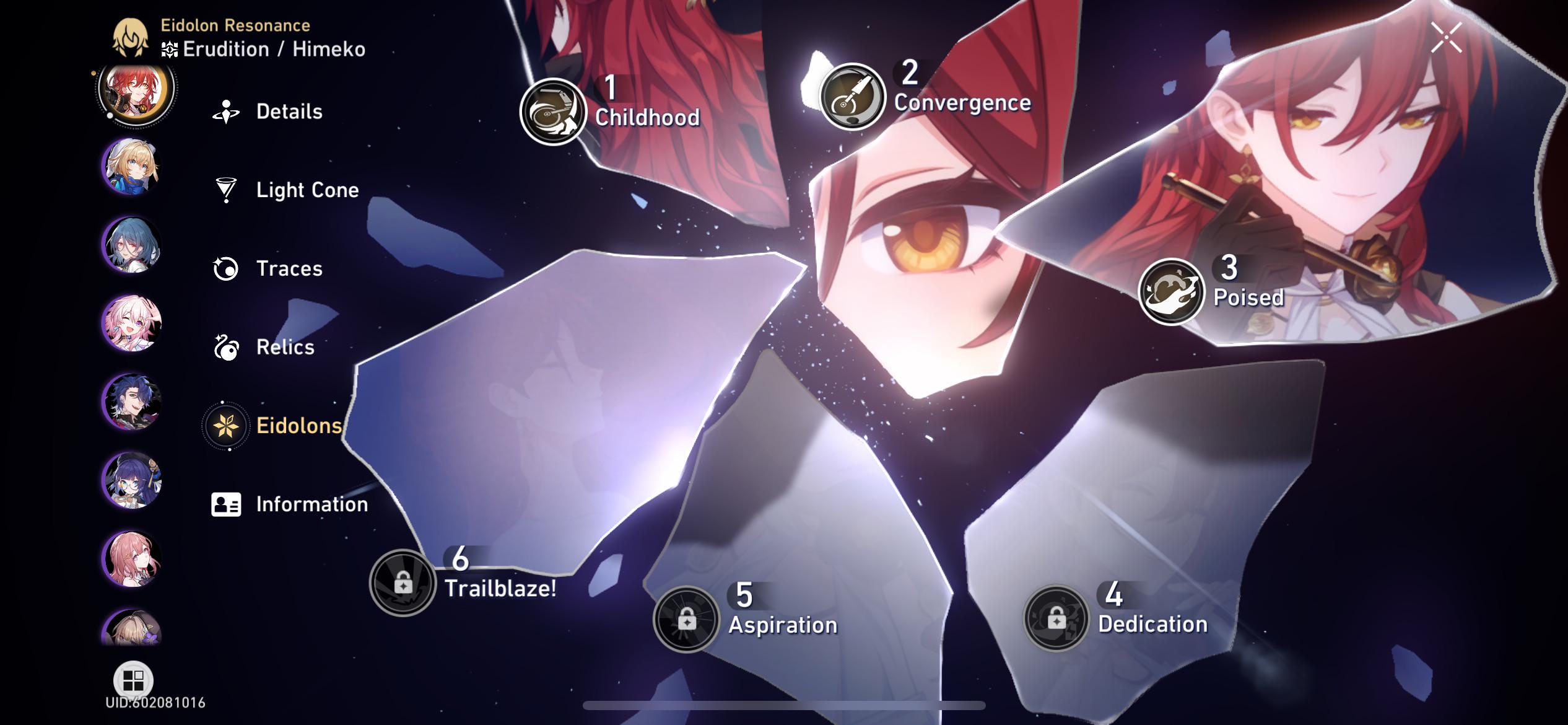Viewport: 1568px width, 725px height.
Task: Inspect Eidolon 1 Childhood node
Action: click(x=552, y=112)
